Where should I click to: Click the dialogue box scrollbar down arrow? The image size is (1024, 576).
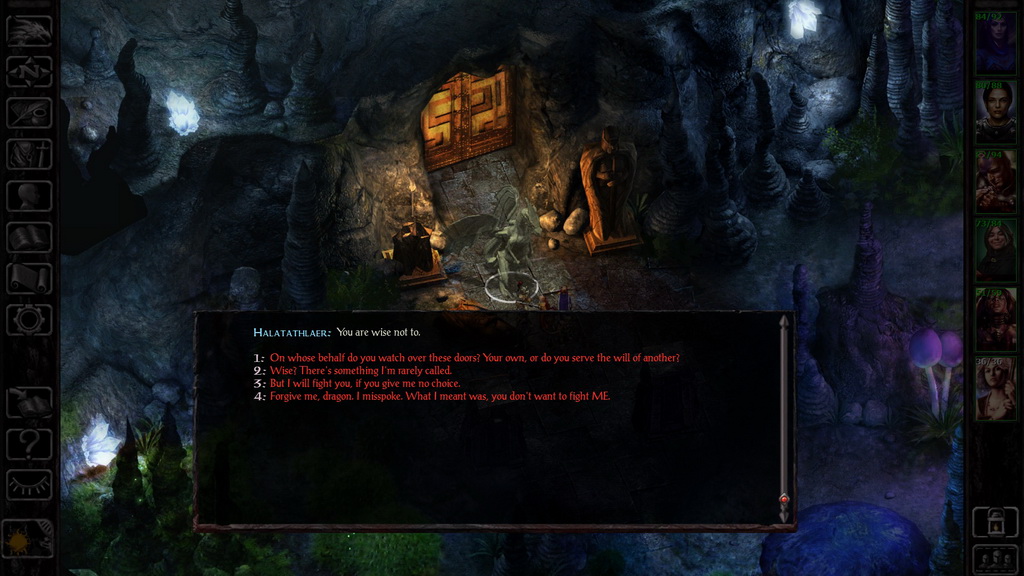click(x=784, y=513)
